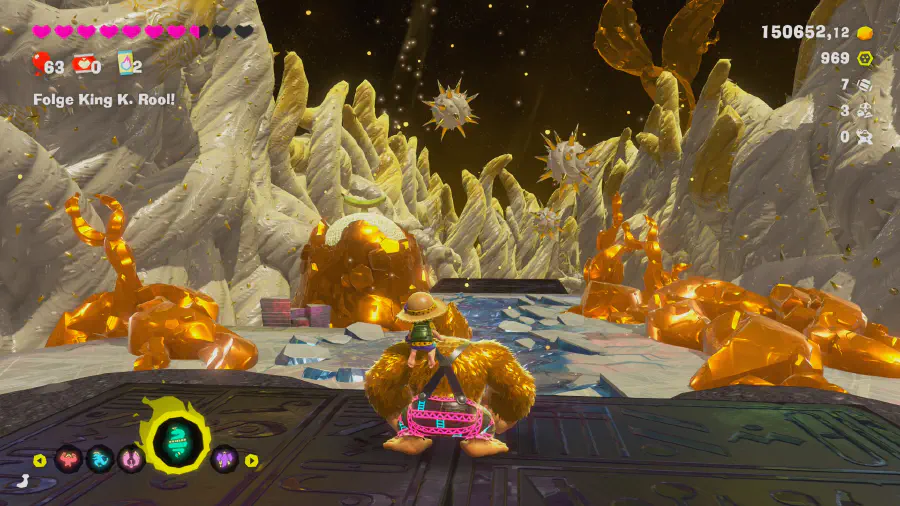Pick the purple Elephant Bananza icon
Viewport: 900px width, 506px height.
click(225, 459)
